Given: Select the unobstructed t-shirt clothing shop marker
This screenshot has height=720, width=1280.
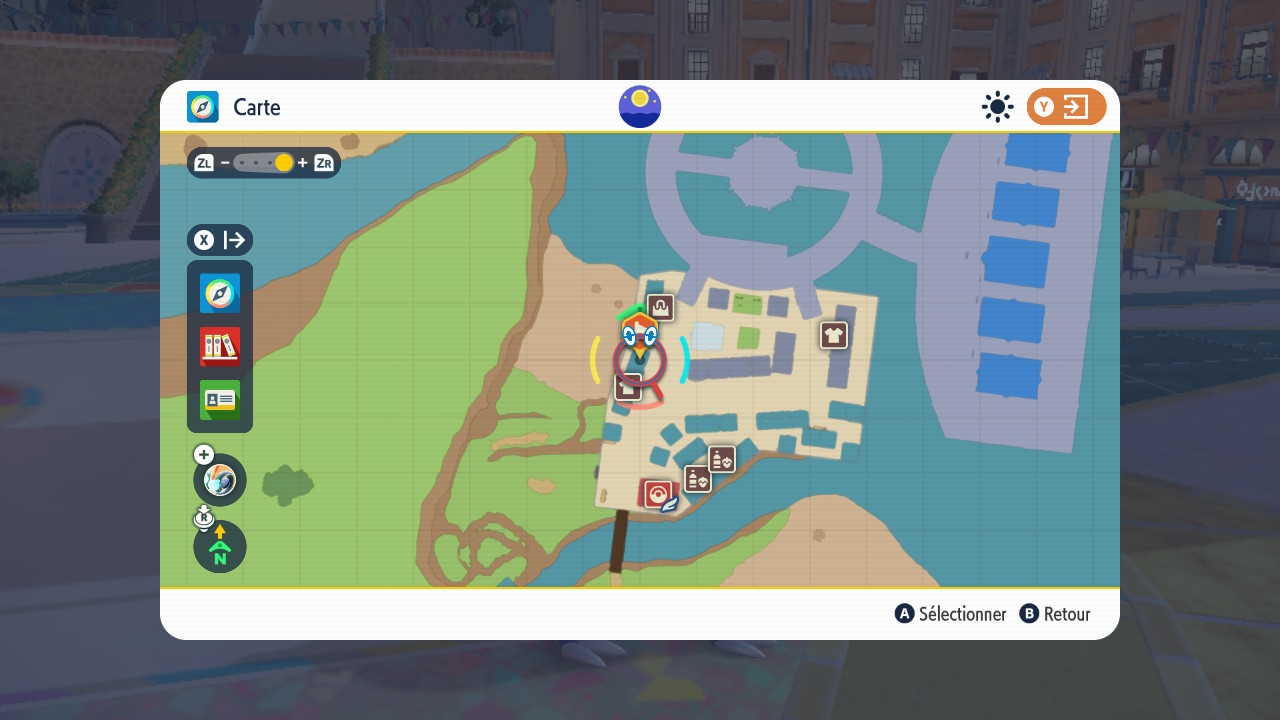Looking at the screenshot, I should (834, 335).
